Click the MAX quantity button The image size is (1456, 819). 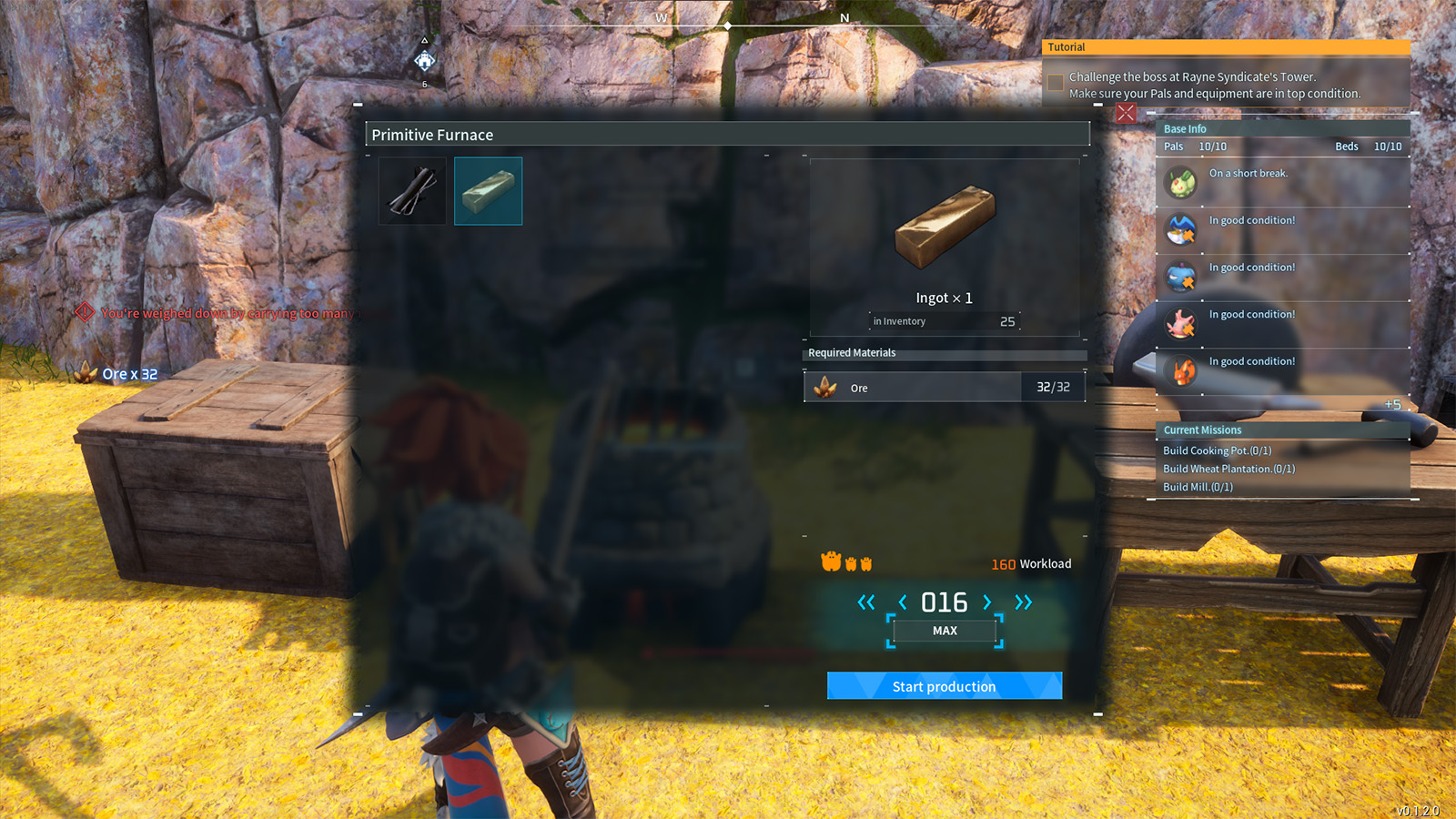945,630
